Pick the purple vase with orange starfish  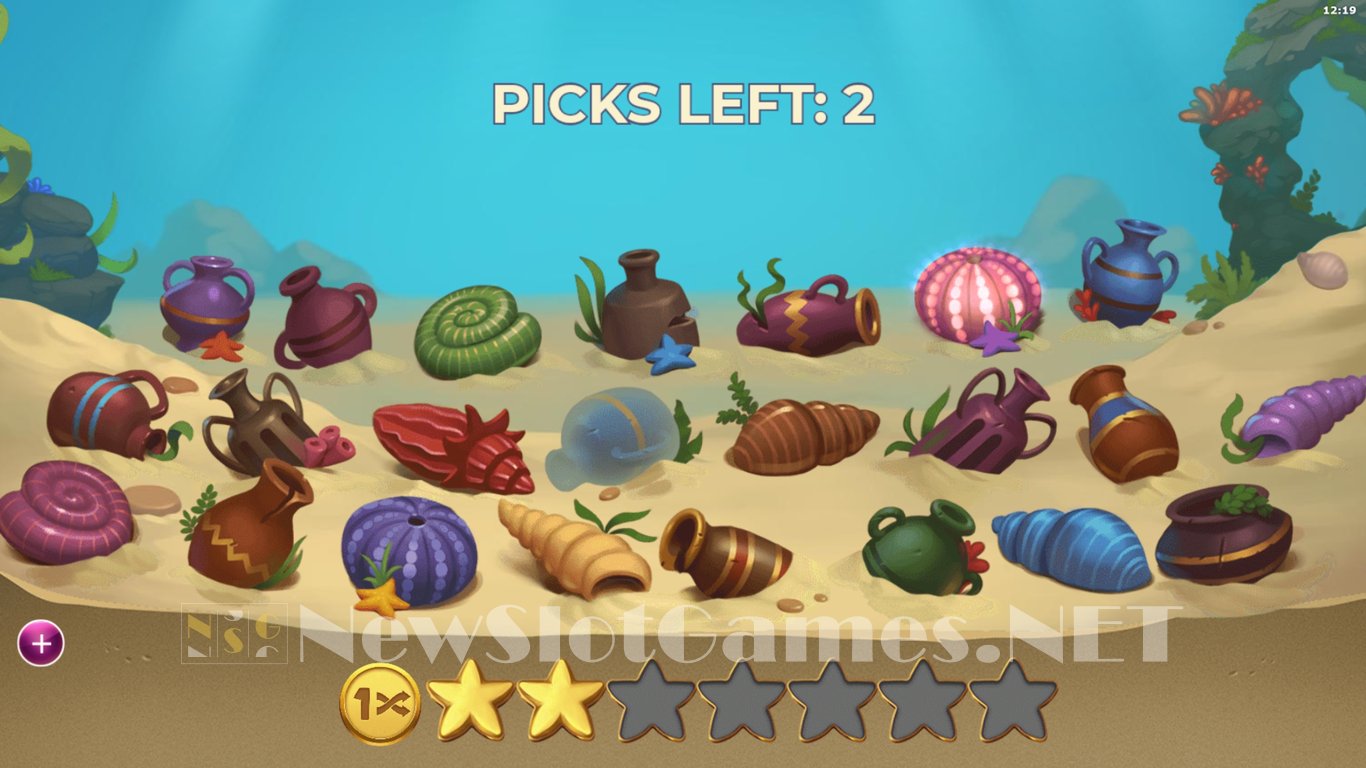206,301
